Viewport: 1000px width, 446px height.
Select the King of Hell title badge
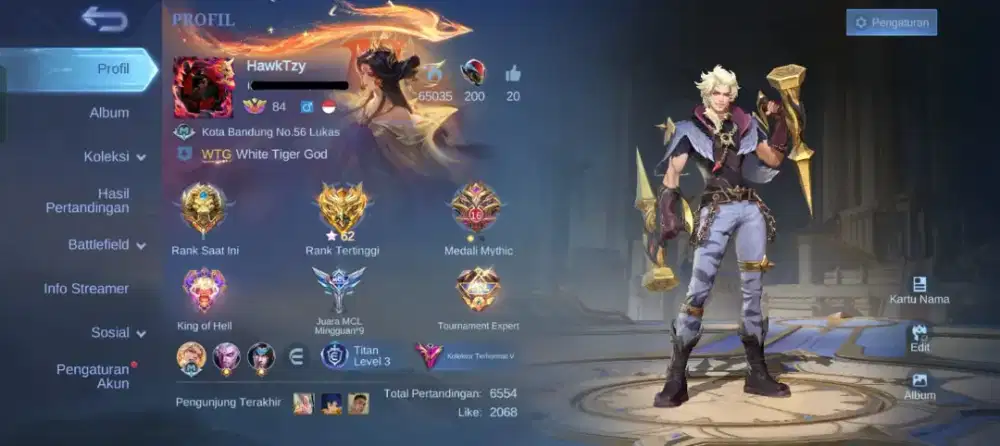[x=204, y=292]
